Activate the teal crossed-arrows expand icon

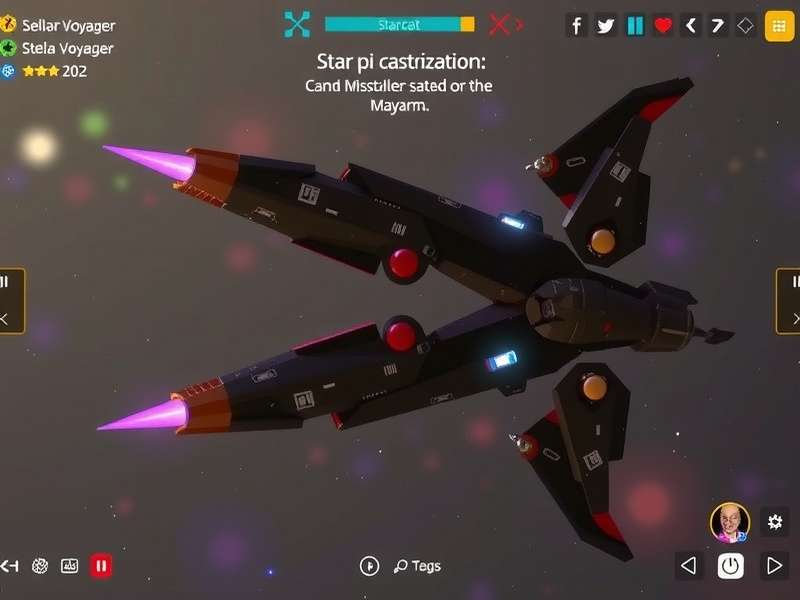[x=297, y=24]
